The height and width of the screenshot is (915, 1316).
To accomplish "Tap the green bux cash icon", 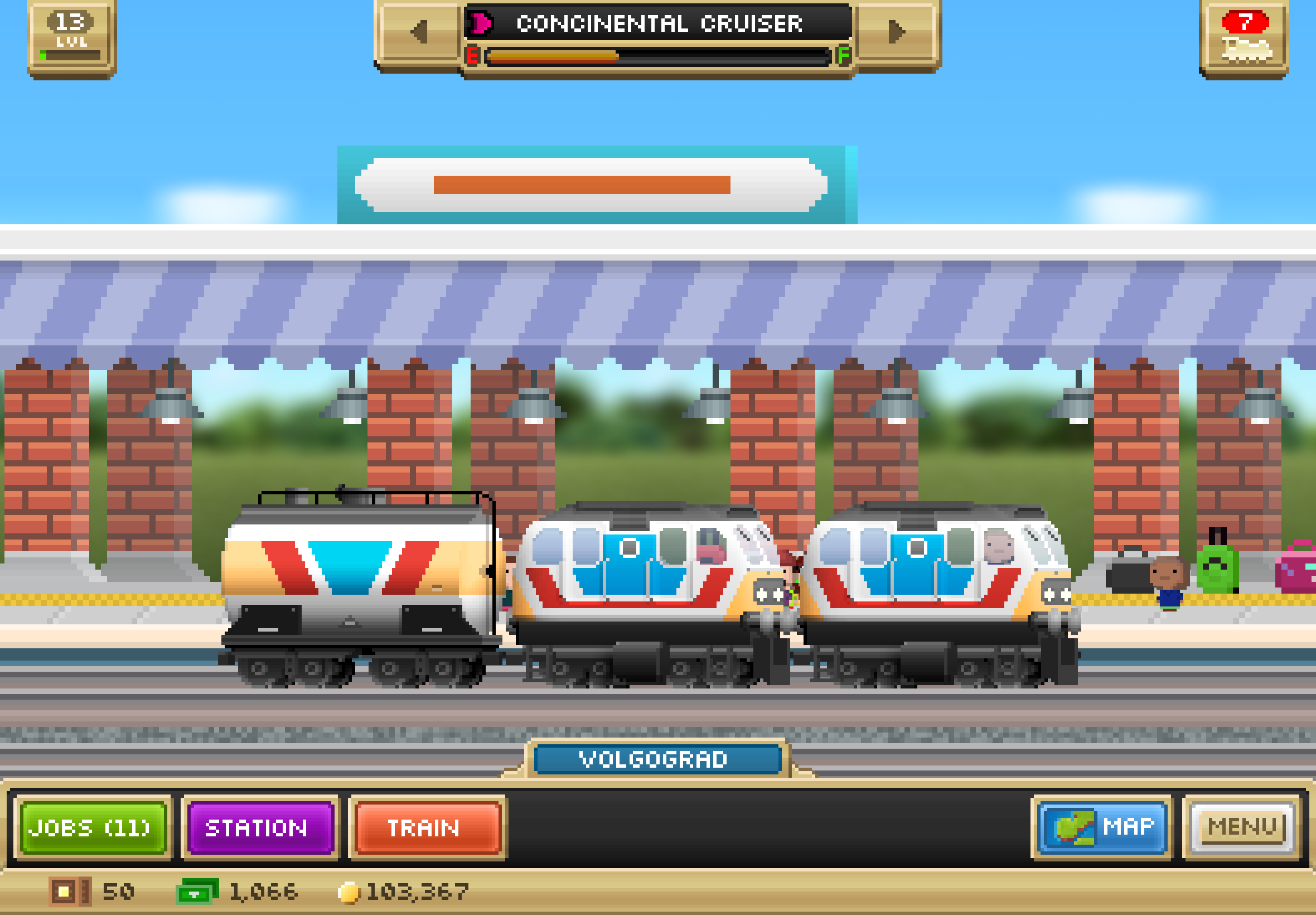I will [196, 892].
